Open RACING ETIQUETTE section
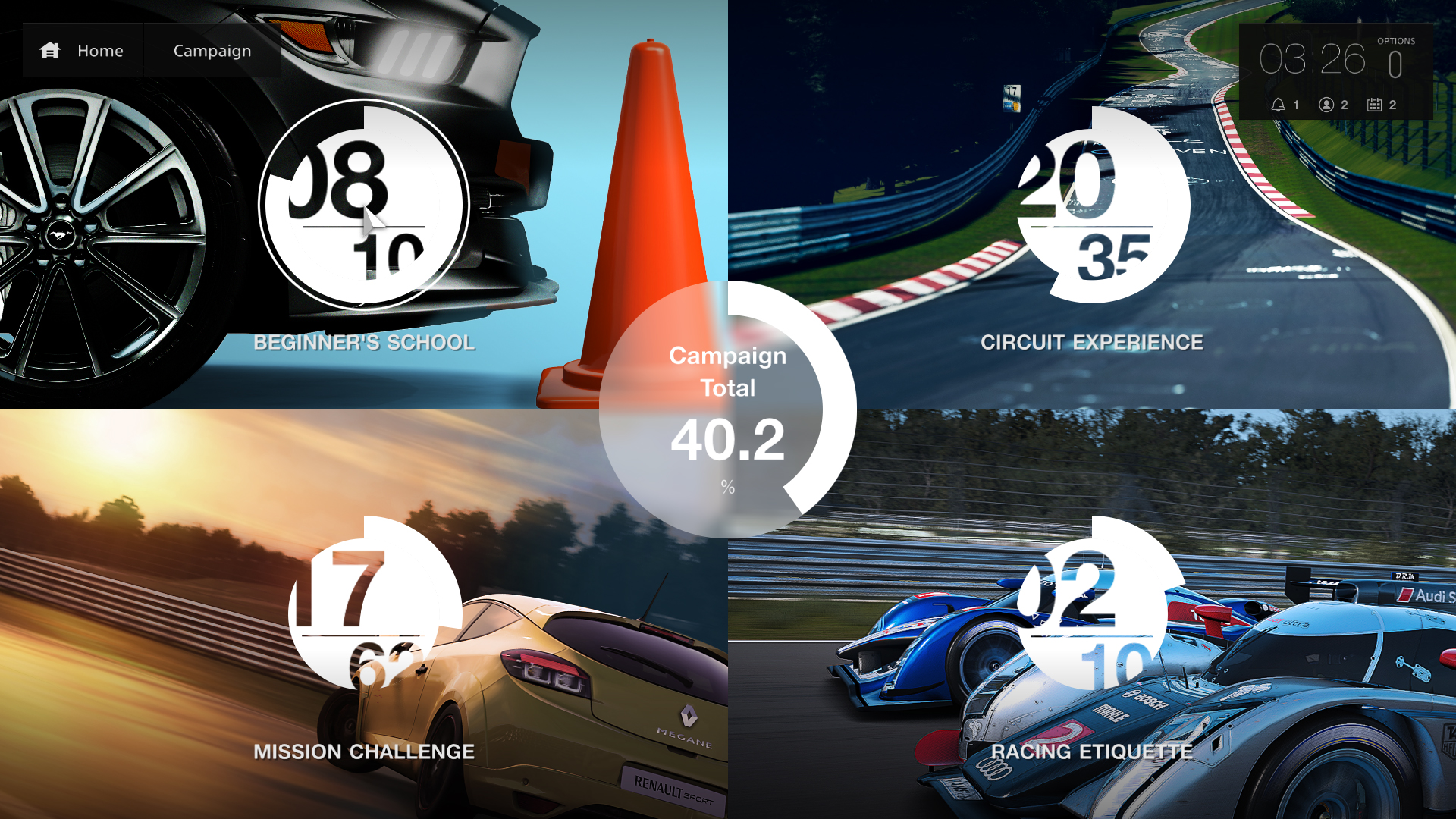 point(1094,752)
